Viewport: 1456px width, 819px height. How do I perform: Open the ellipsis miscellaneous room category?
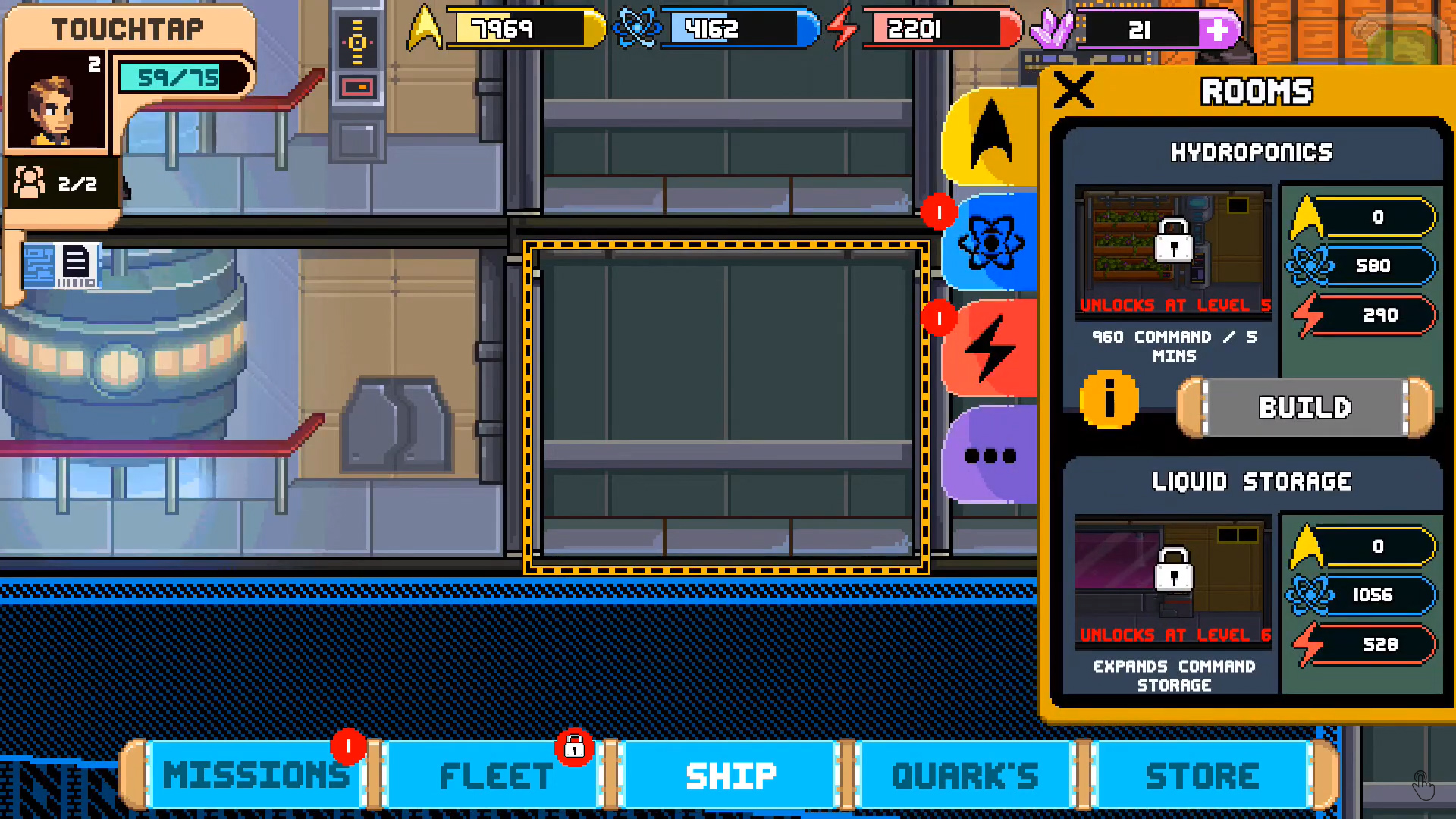tap(989, 456)
